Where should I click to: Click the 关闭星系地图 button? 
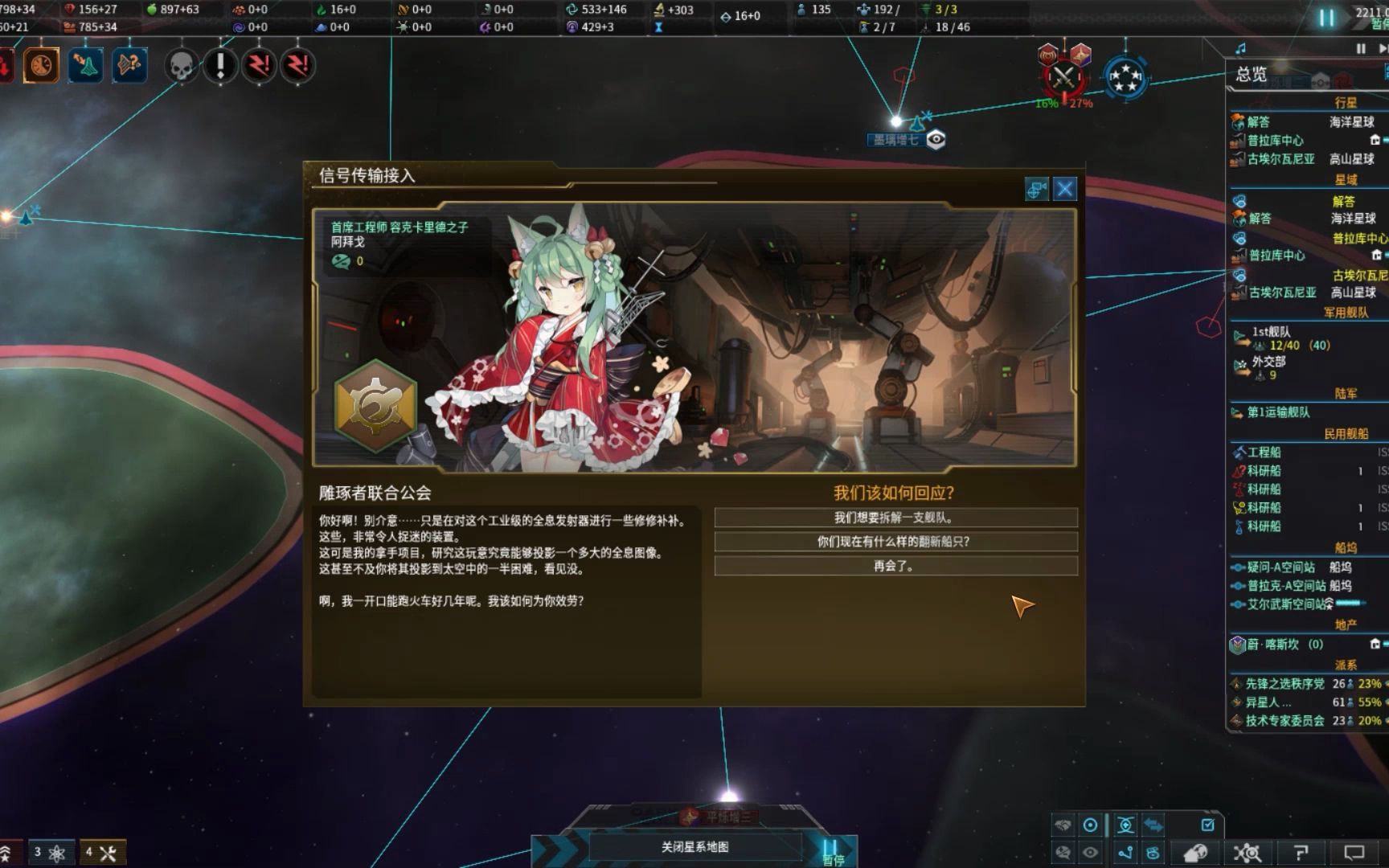[x=694, y=846]
